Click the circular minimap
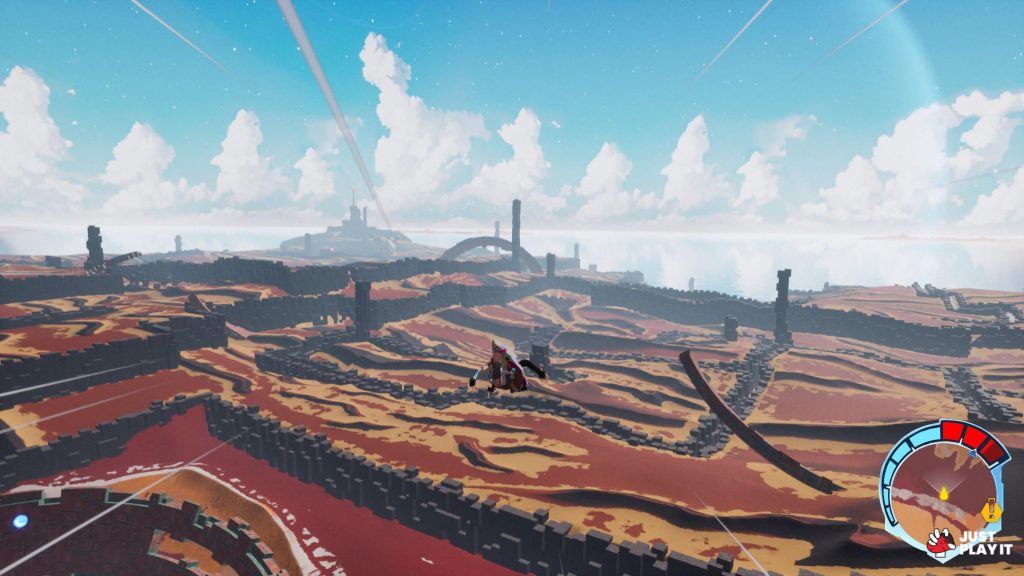 (940, 486)
